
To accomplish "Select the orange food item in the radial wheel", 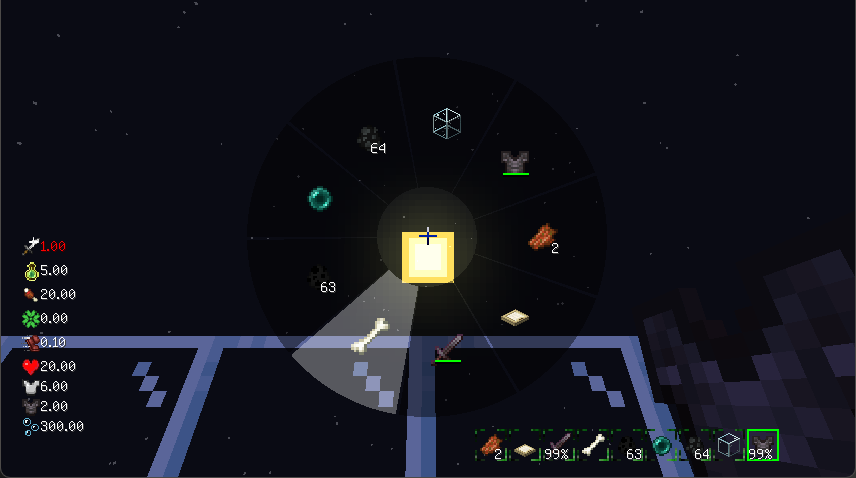I will click(x=541, y=237).
